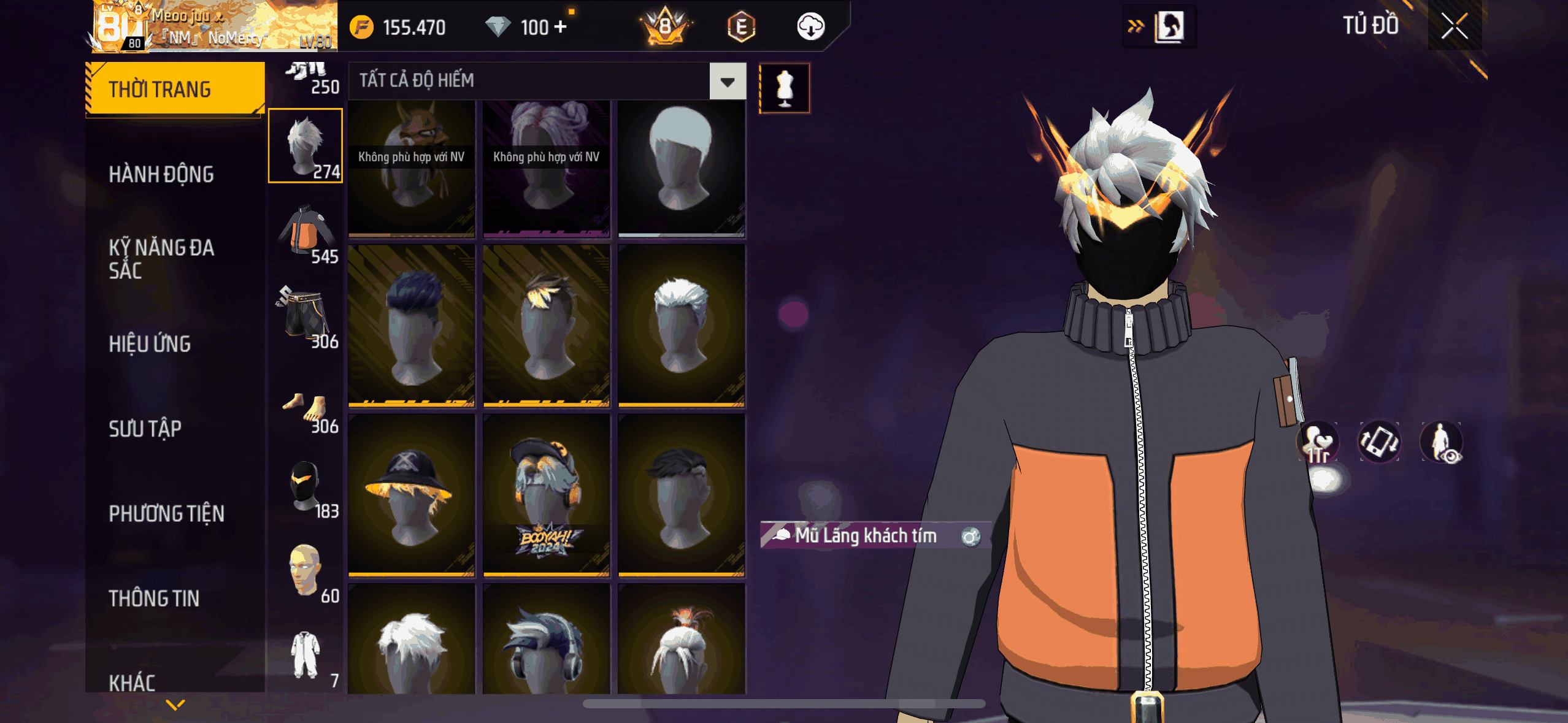Screen dimensions: 1568x723
Task: Tap the download cloud icon
Action: [810, 27]
